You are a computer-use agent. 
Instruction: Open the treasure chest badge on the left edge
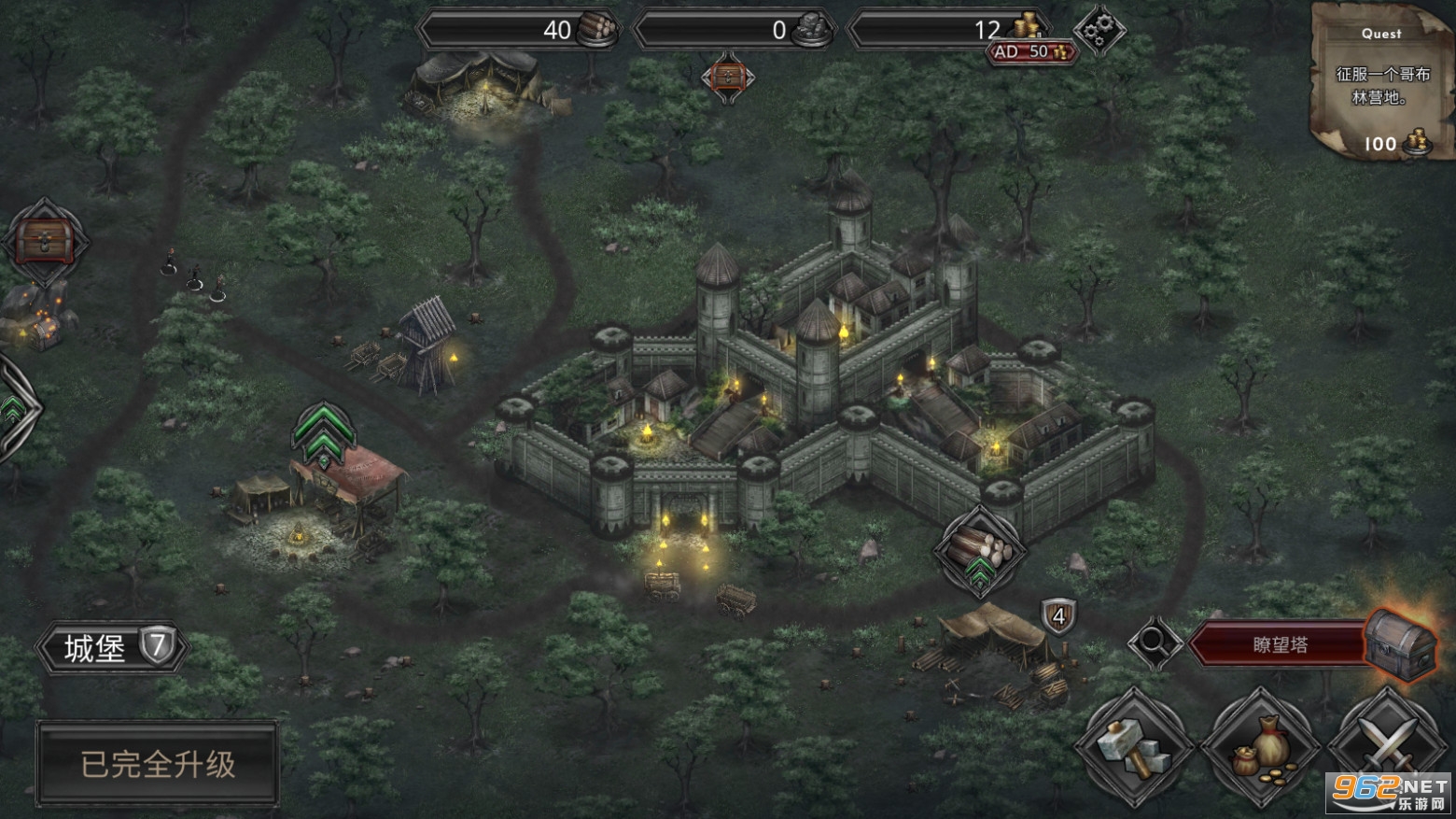point(43,241)
